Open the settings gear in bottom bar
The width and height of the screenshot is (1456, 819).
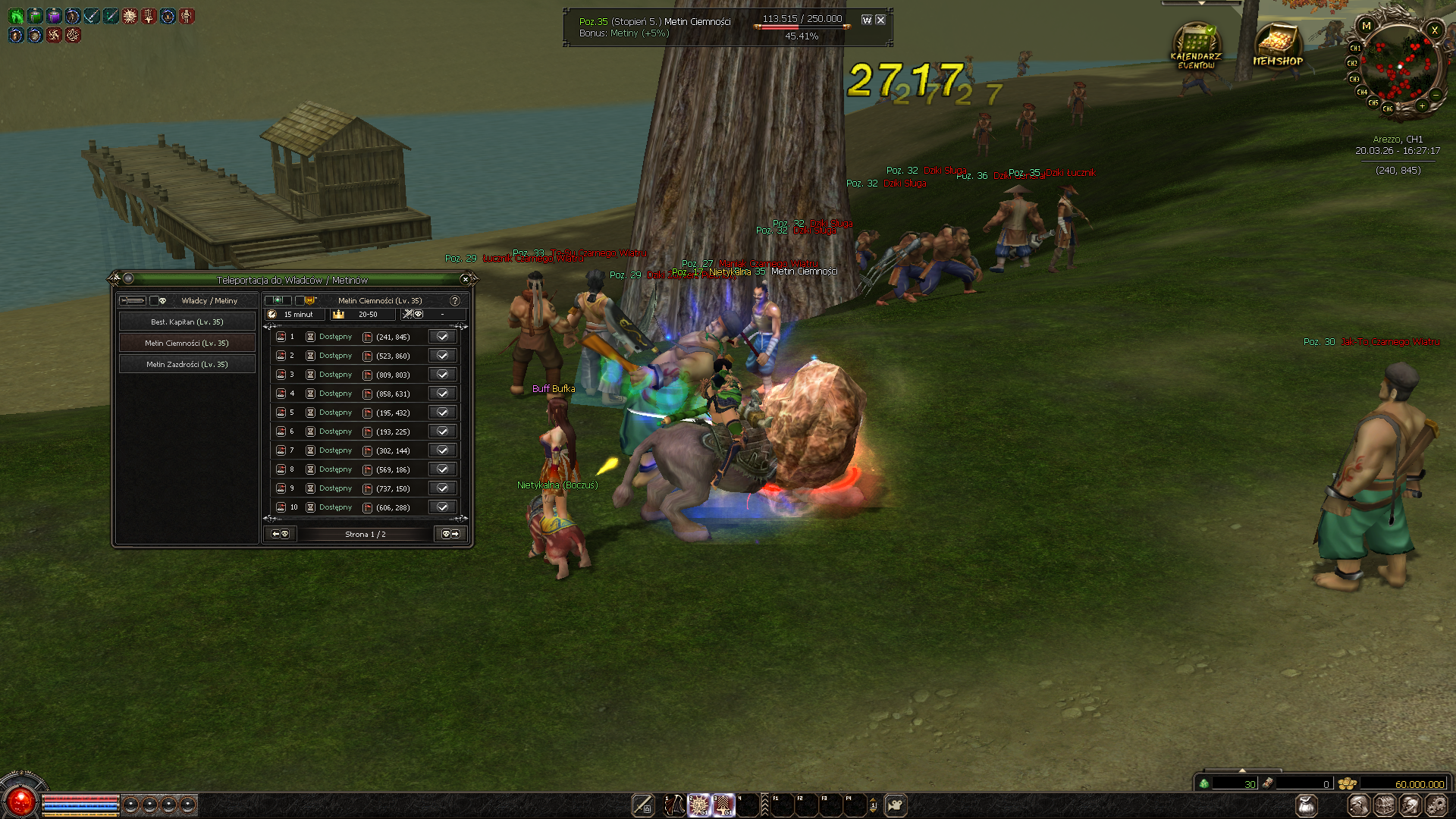(1436, 805)
